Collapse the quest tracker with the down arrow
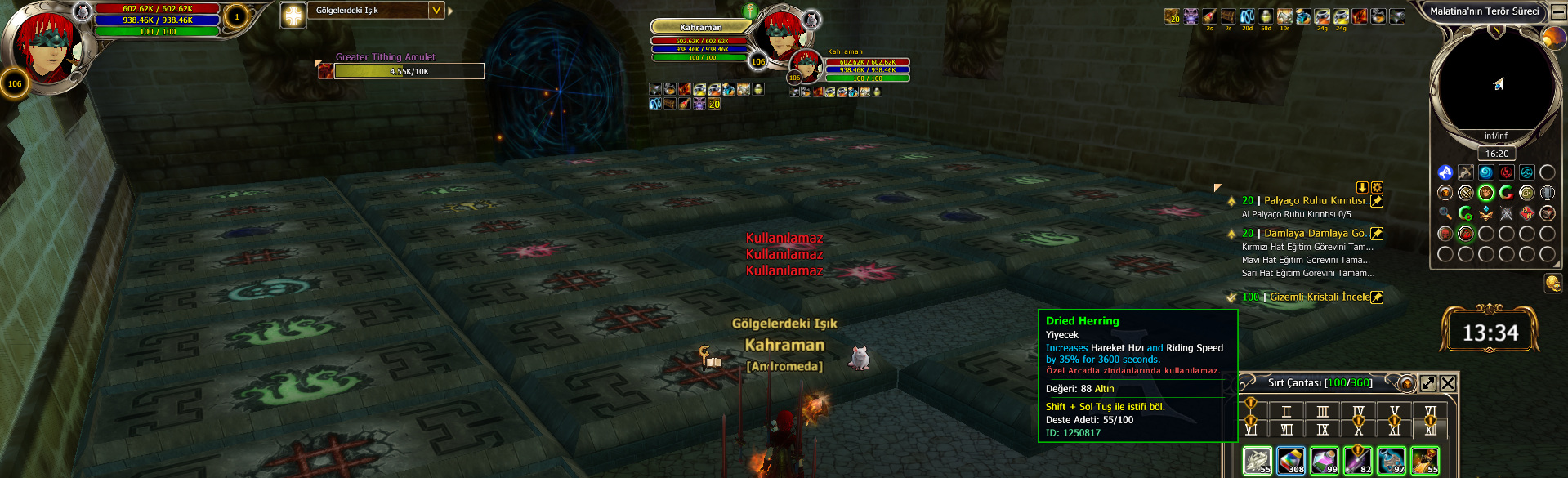 [x=1362, y=187]
